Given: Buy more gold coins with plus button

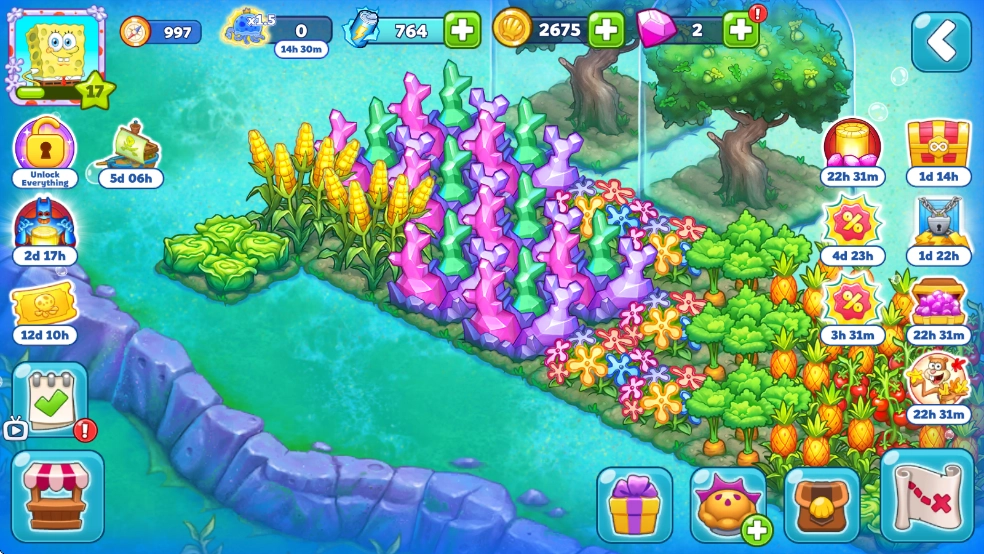Looking at the screenshot, I should (x=606, y=30).
